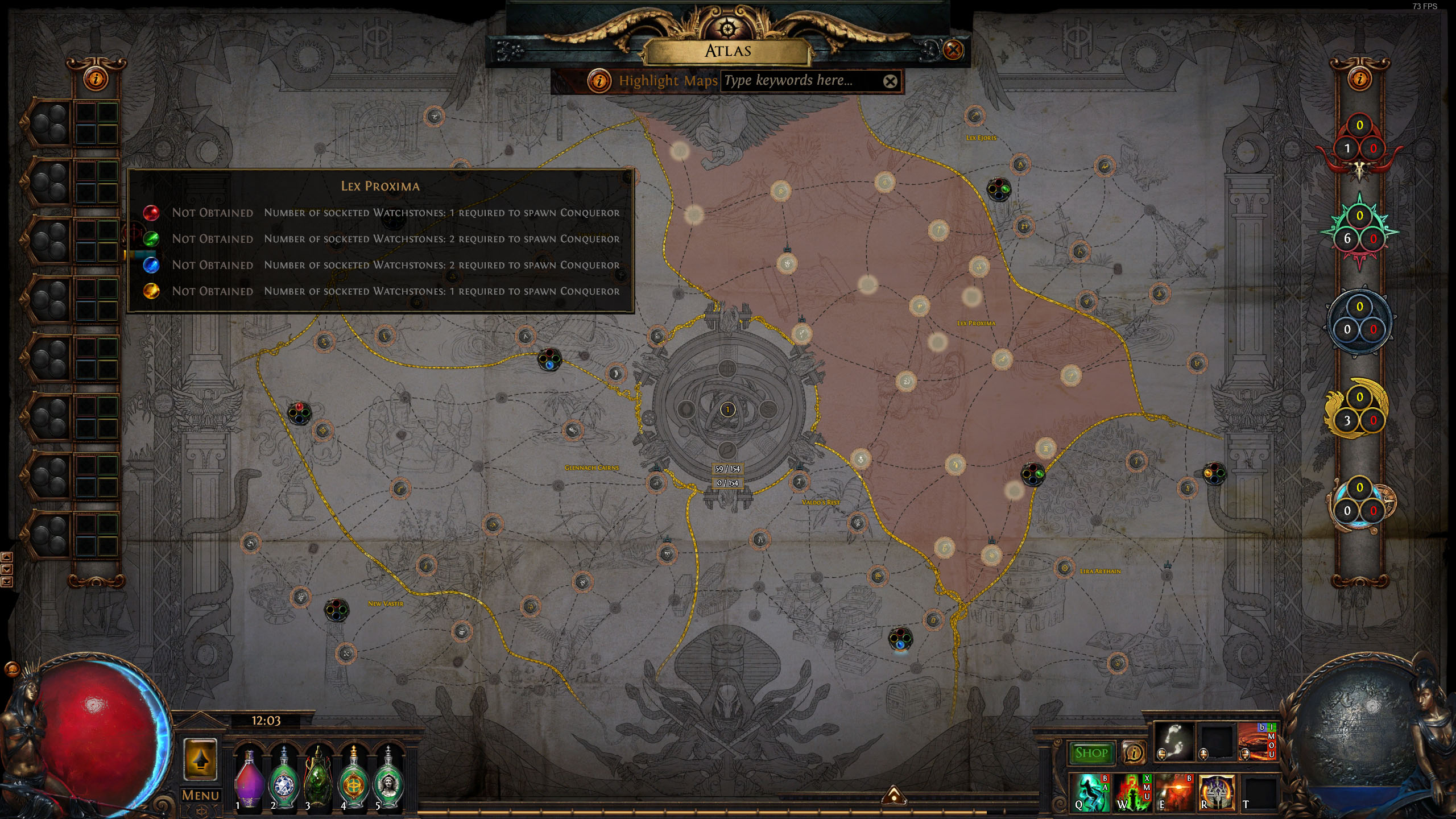Screen dimensions: 1456x819
Task: Select the Lex Proxima region label on map
Action: pyautogui.click(x=976, y=323)
